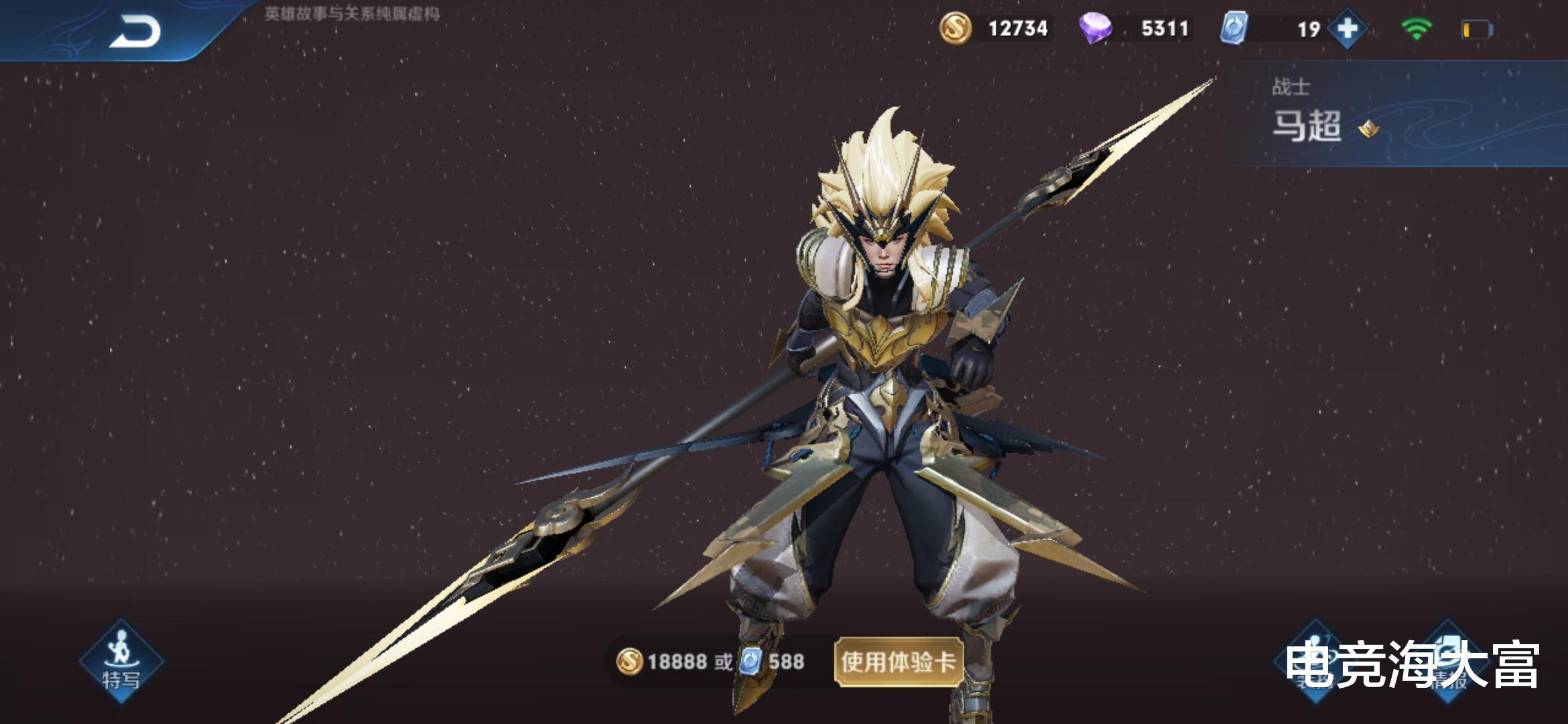Tap the gold badge beside 马超
1568x724 pixels.
click(1368, 127)
